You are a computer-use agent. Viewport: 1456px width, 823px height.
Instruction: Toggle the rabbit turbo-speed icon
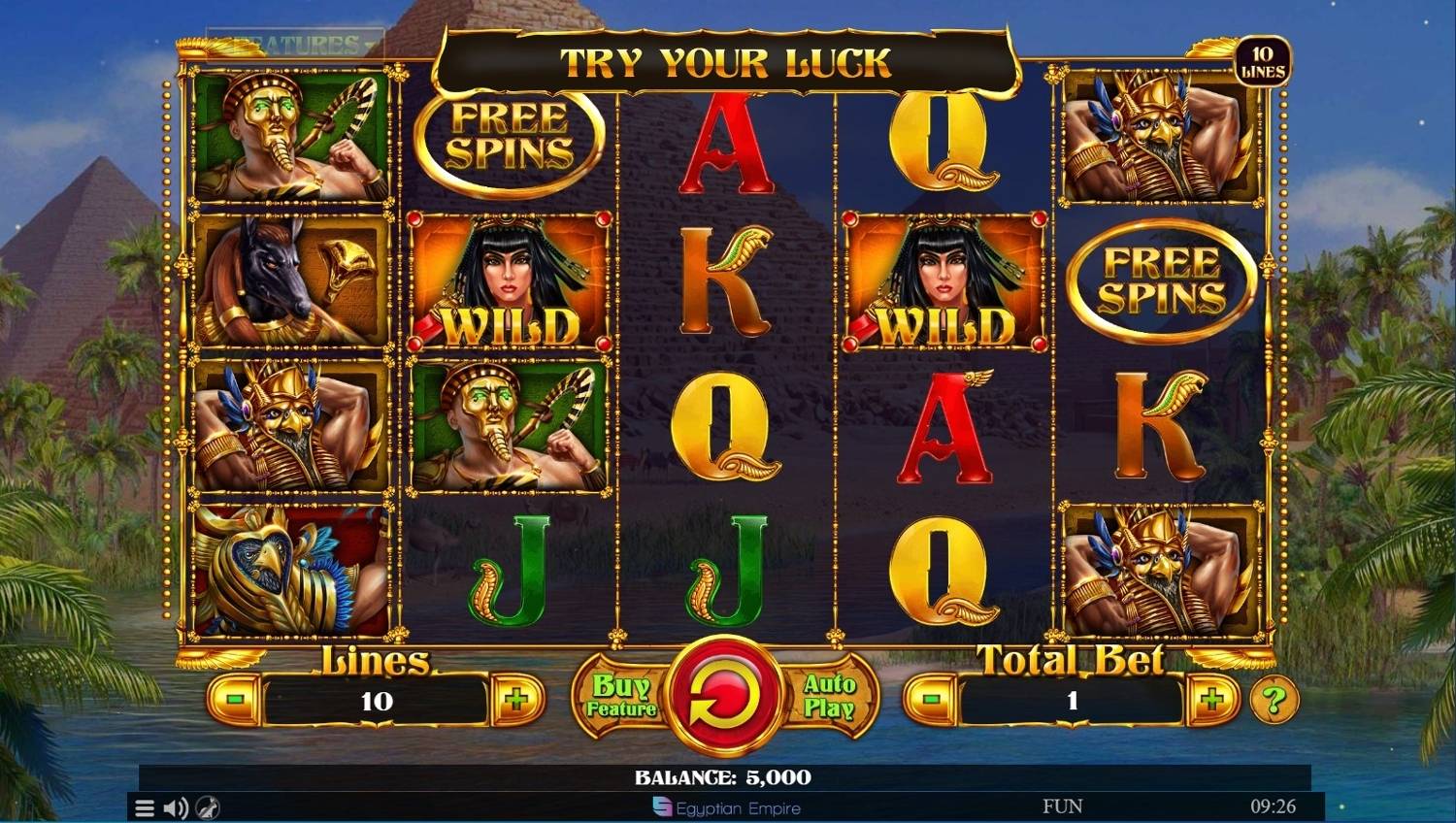pos(208,807)
